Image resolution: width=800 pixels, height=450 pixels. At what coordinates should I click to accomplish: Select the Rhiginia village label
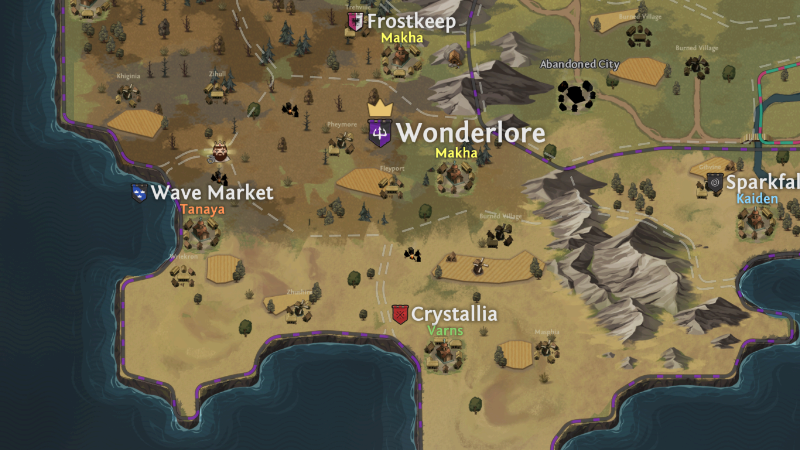pyautogui.click(x=128, y=76)
